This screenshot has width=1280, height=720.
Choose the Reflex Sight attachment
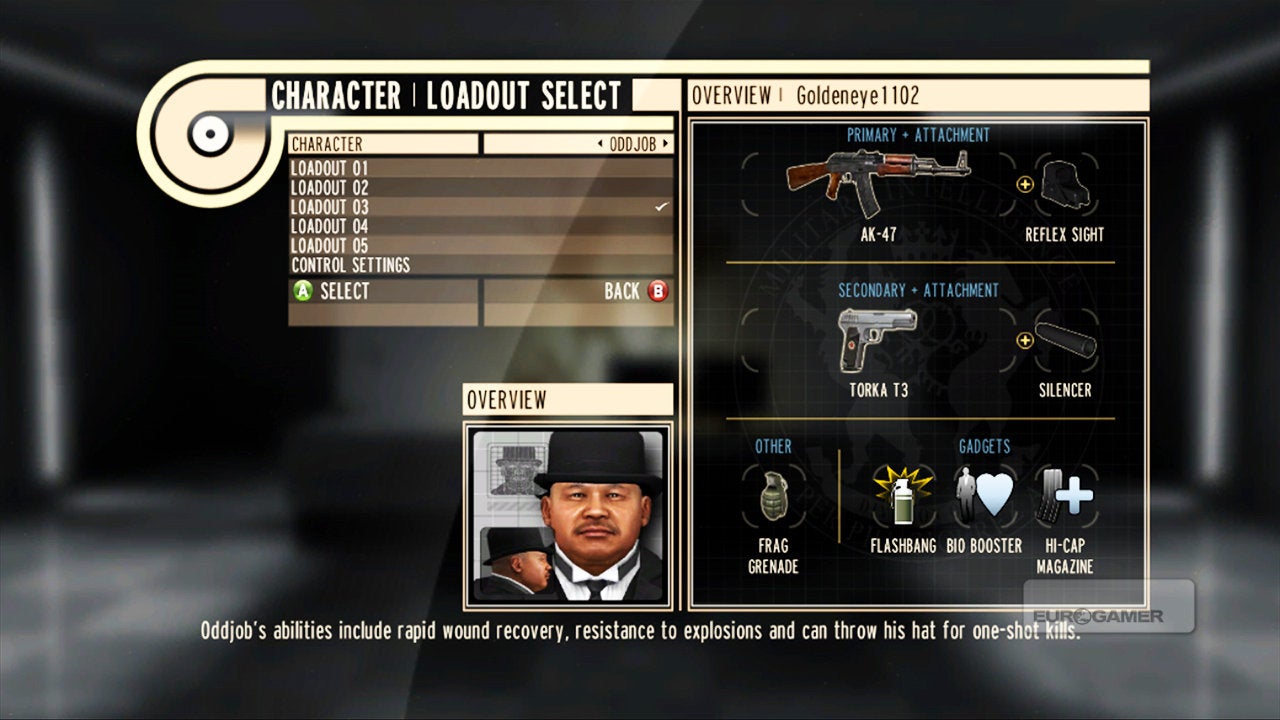pos(1064,186)
